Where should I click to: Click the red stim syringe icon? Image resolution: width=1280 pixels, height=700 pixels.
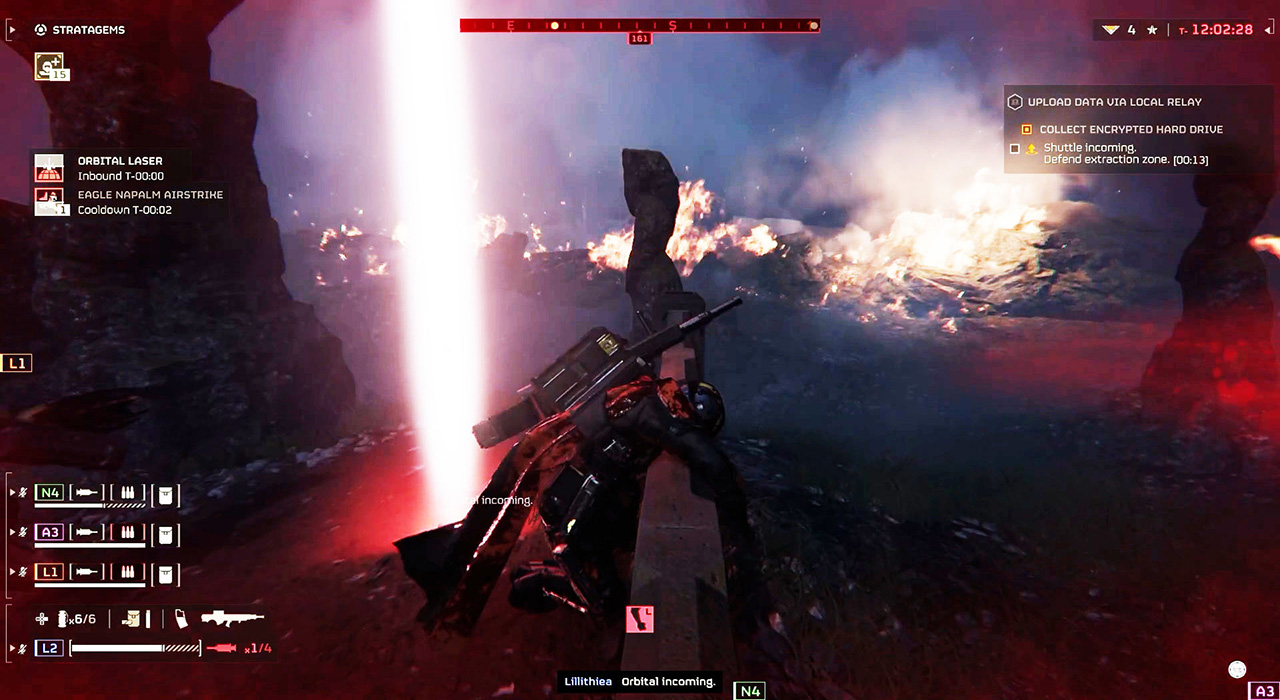point(221,648)
